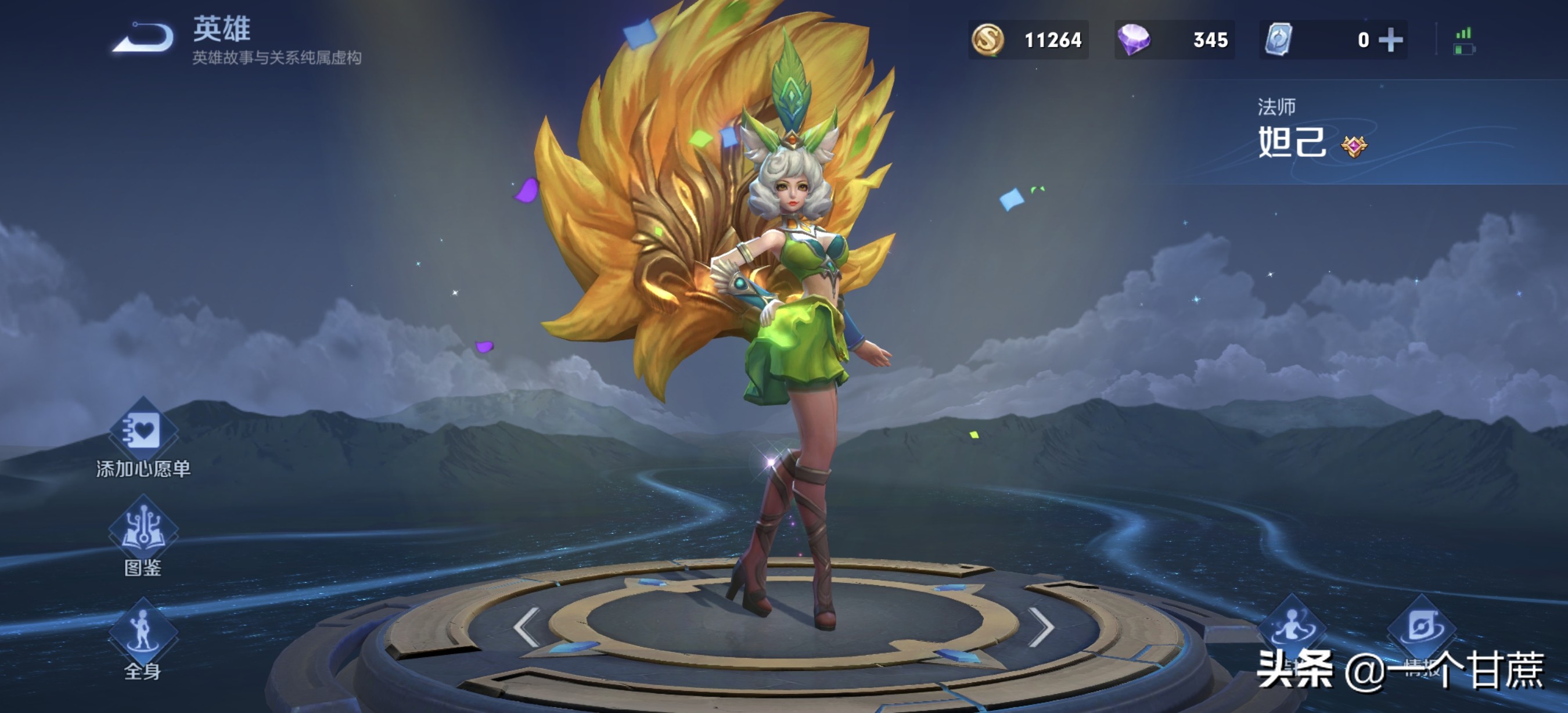Click the badge next to 妲己 name
1568x713 pixels.
point(1354,146)
